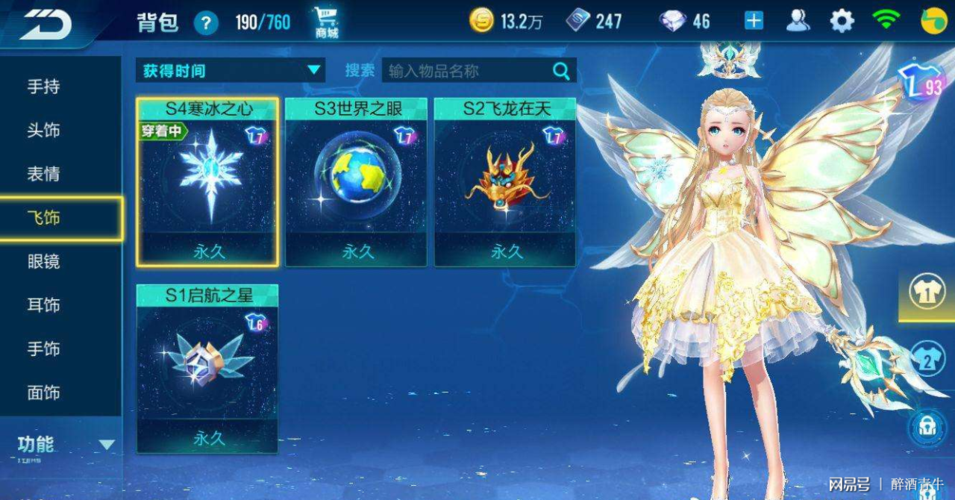Go back using the top-left arrow
This screenshot has width=955, height=500.
click(45, 22)
